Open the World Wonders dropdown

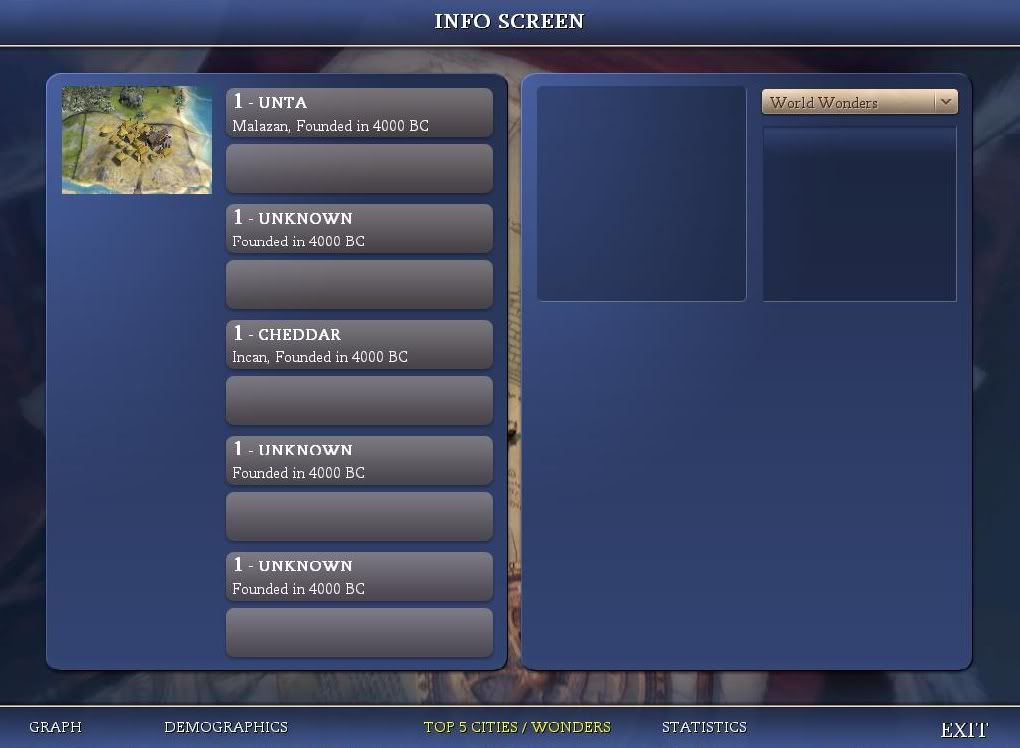tap(859, 102)
